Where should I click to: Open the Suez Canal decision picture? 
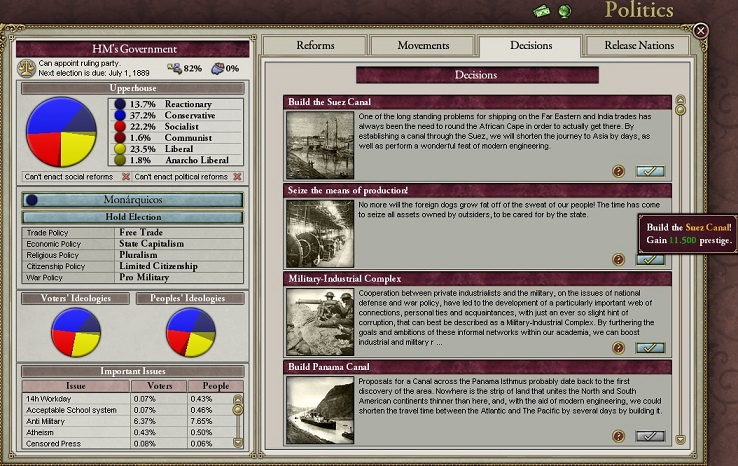[319, 145]
